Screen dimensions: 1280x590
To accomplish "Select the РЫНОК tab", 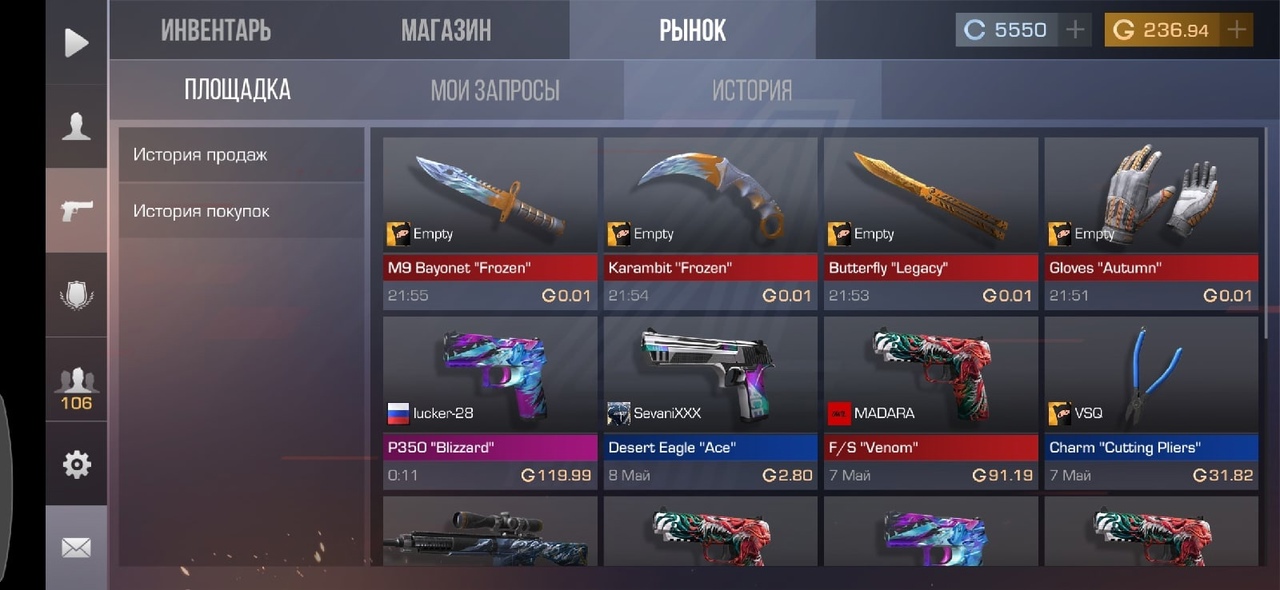I will (692, 30).
